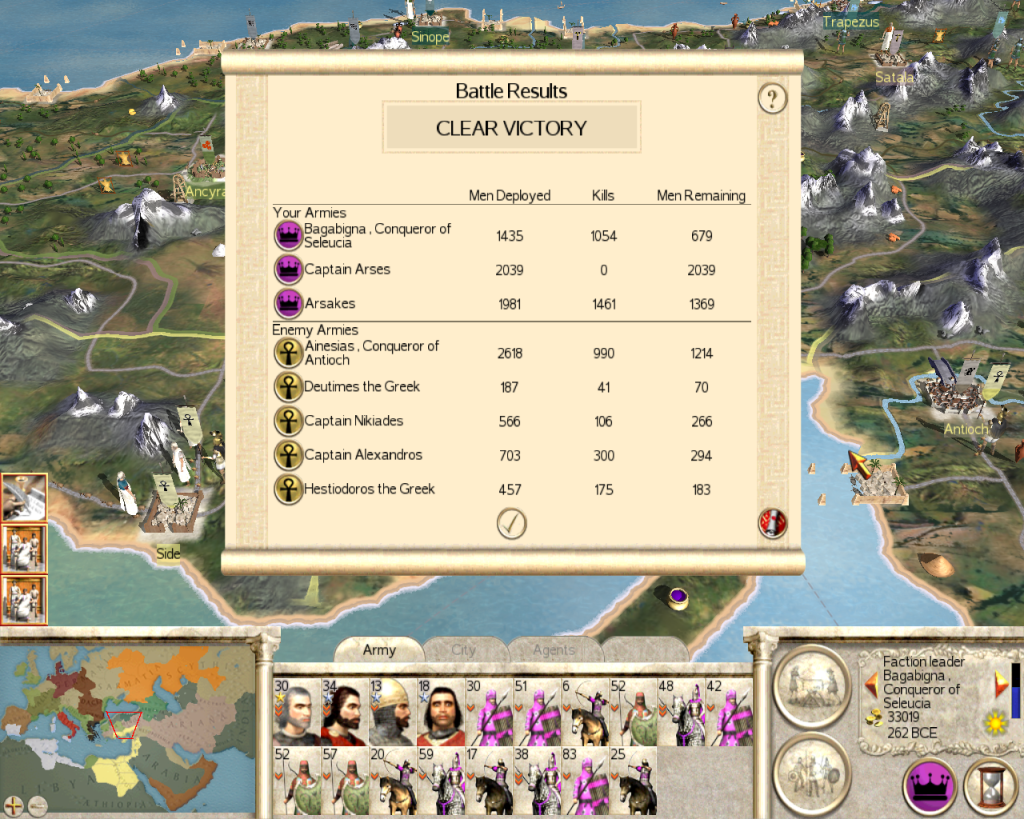
Task: Select the helmeted general portrait numbered 13
Action: (391, 712)
